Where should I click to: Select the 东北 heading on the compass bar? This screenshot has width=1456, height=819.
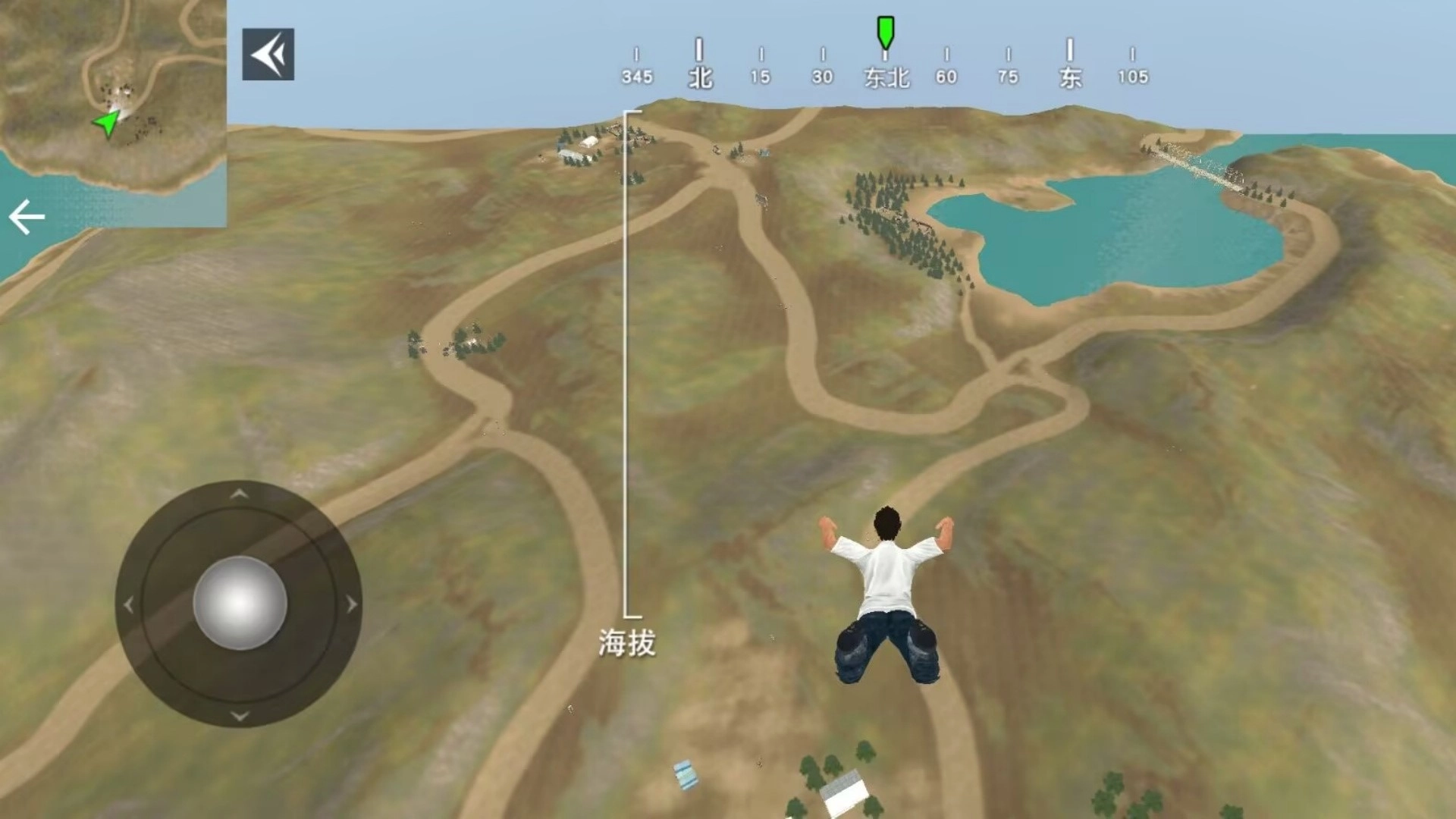884,76
